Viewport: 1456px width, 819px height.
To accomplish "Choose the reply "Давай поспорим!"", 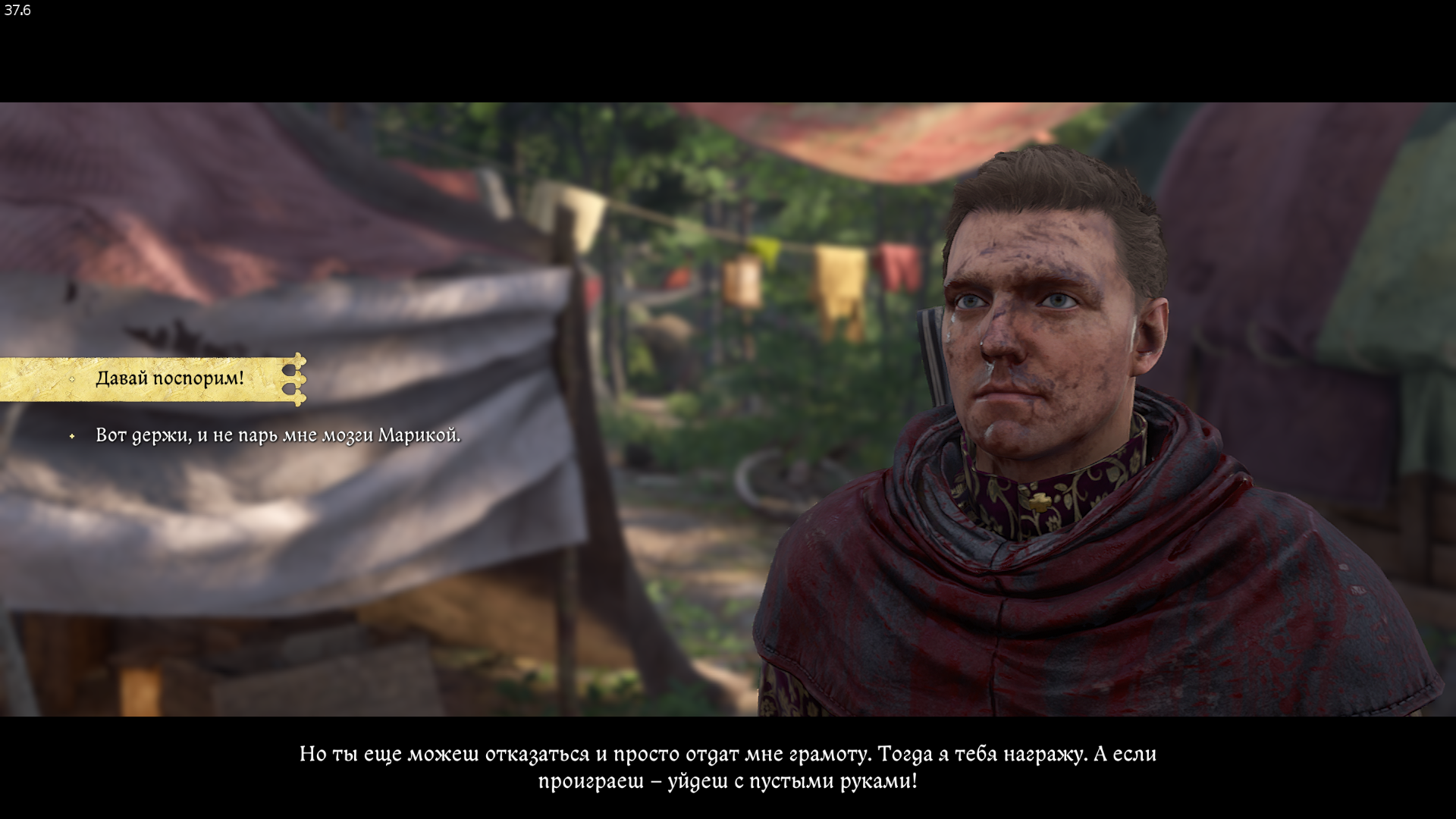I will (x=170, y=378).
